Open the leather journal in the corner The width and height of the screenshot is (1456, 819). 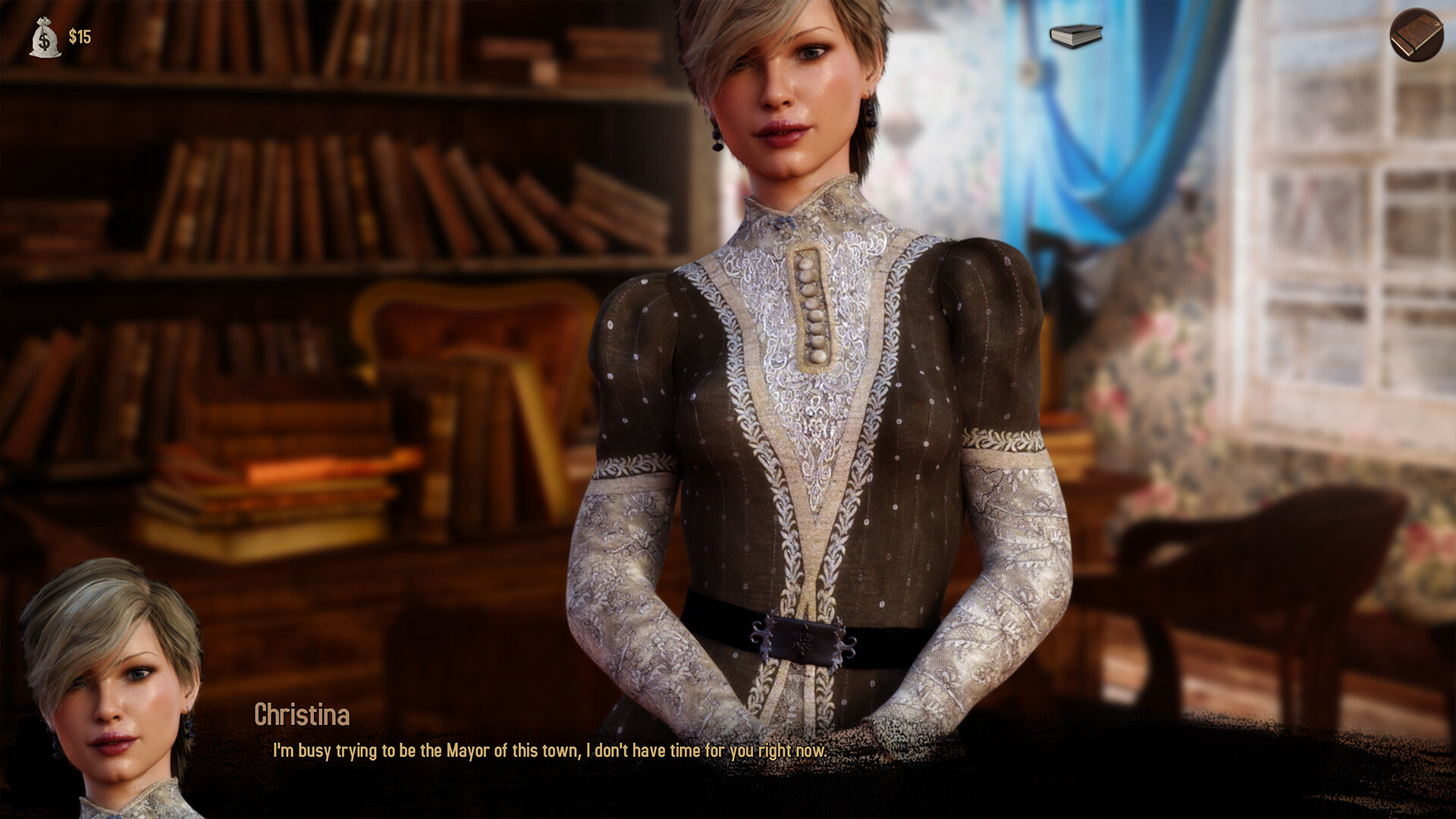pos(1416,35)
